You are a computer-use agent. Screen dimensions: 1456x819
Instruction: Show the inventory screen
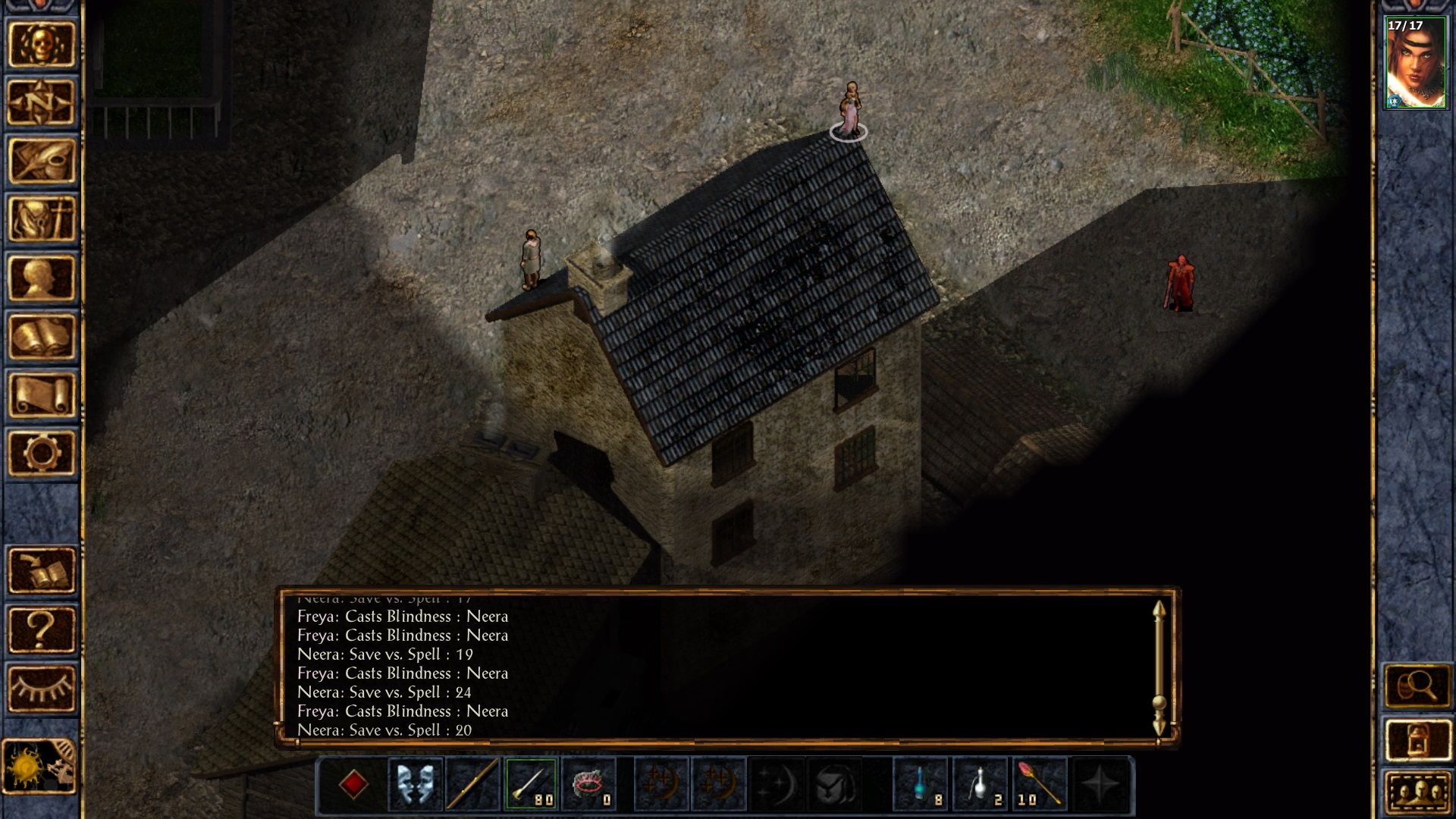42,219
